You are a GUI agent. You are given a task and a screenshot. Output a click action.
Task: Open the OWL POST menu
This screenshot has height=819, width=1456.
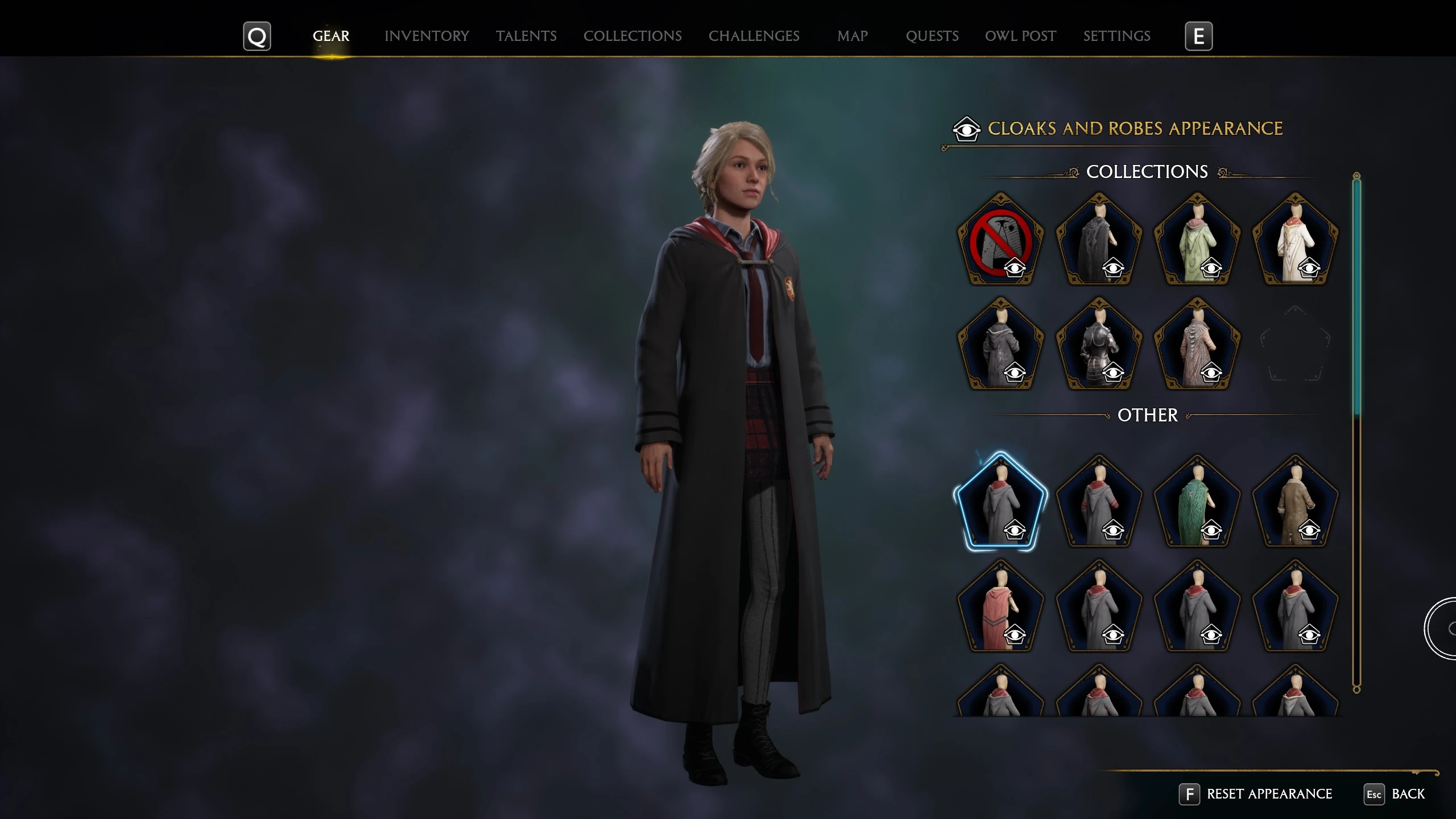(x=1020, y=35)
